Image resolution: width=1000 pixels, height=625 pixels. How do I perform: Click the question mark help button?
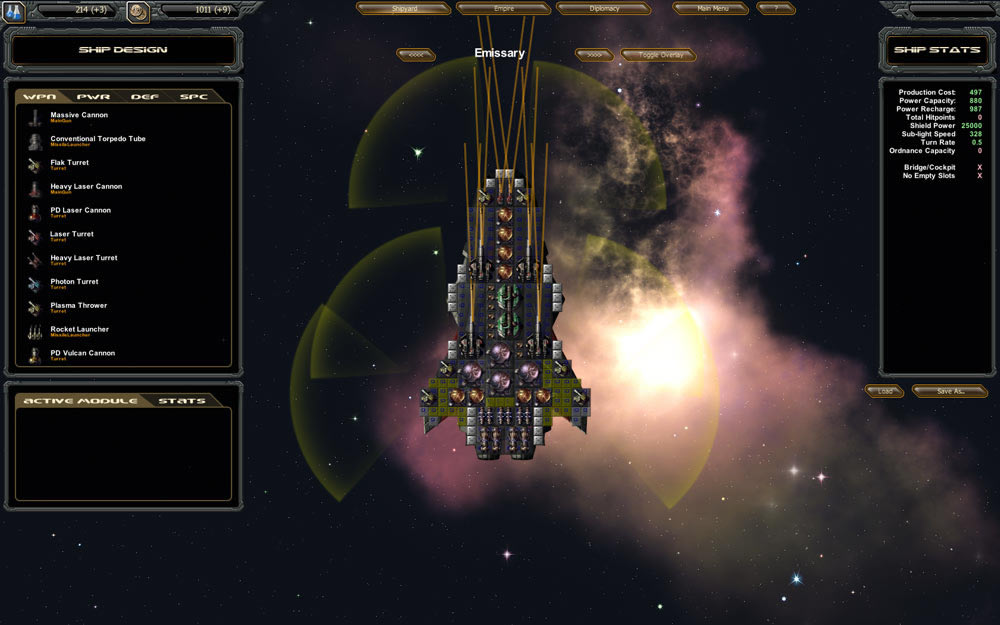(x=775, y=8)
